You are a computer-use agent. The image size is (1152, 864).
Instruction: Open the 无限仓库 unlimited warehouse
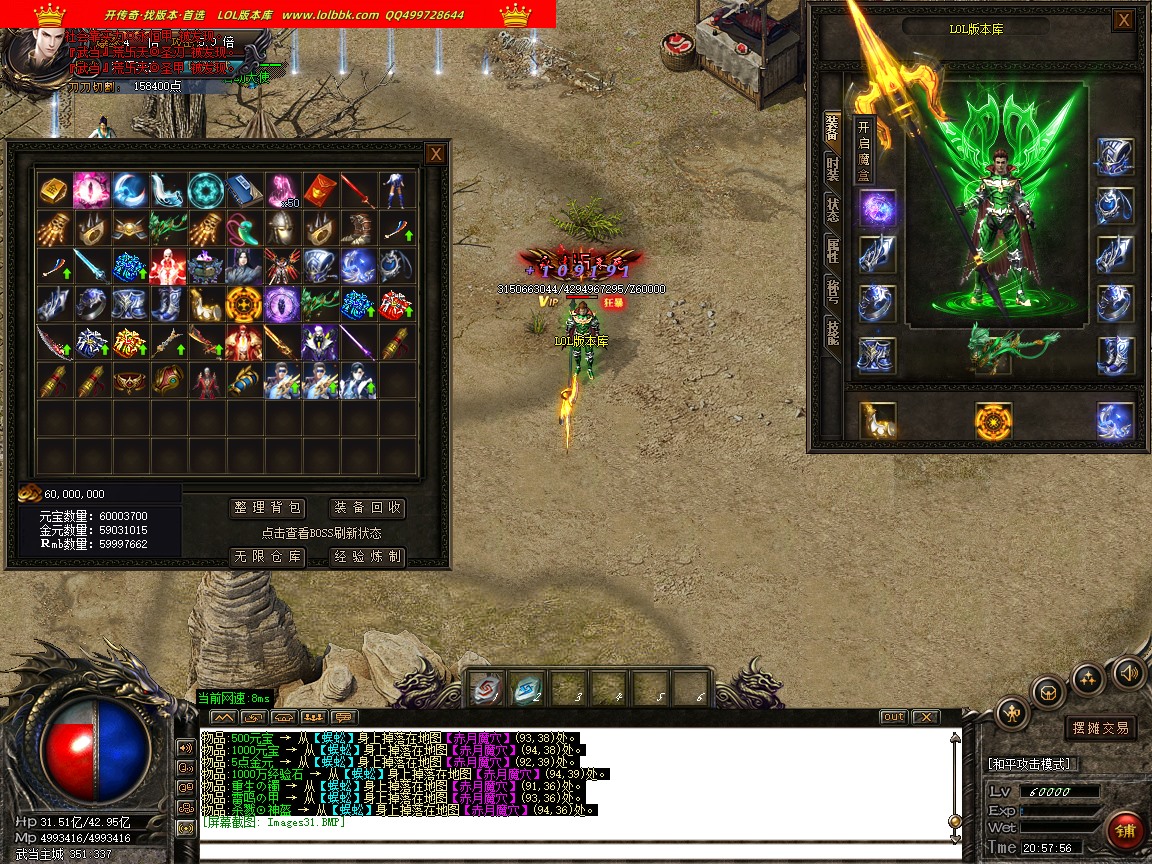[267, 556]
